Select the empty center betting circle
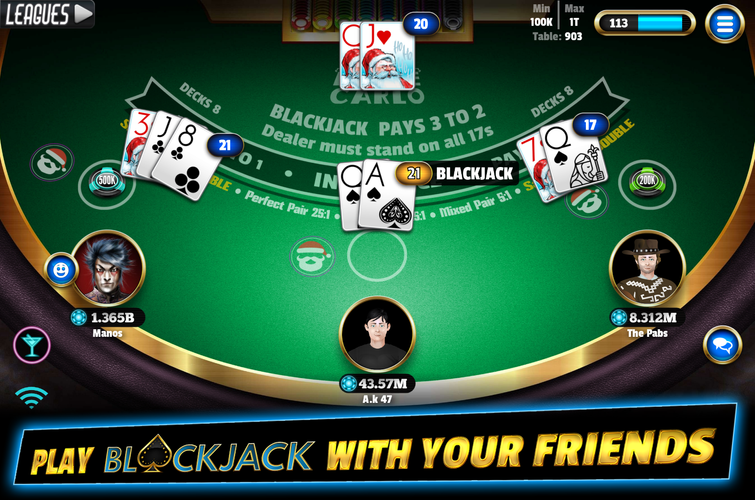 tap(377, 255)
